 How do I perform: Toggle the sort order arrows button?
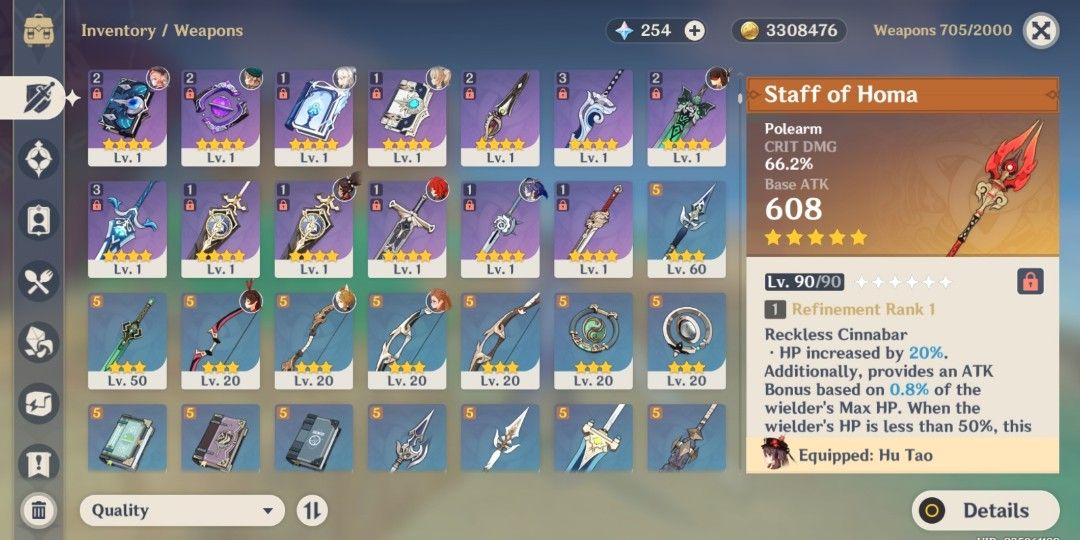coord(312,510)
